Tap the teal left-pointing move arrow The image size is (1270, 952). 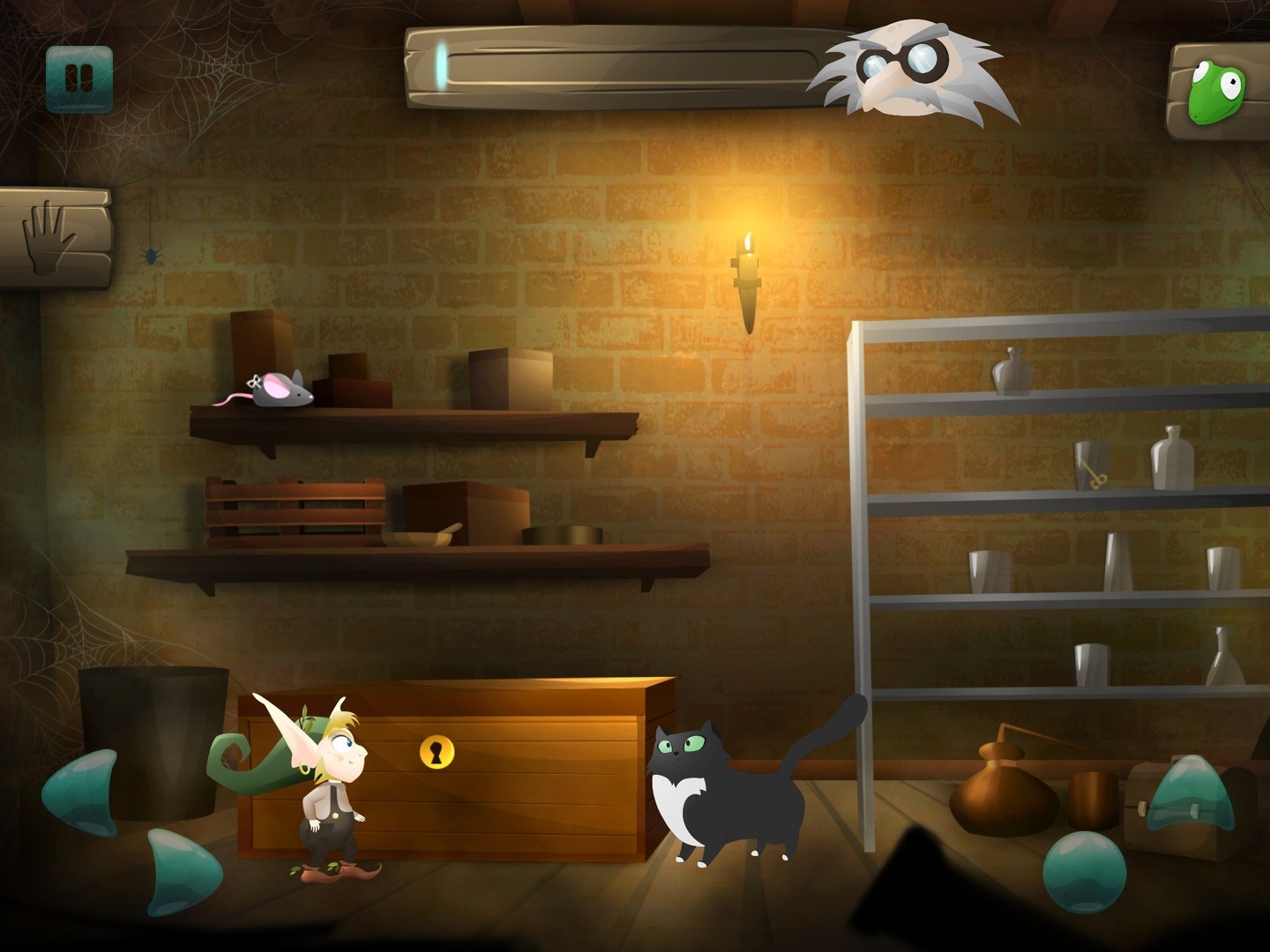(x=83, y=792)
